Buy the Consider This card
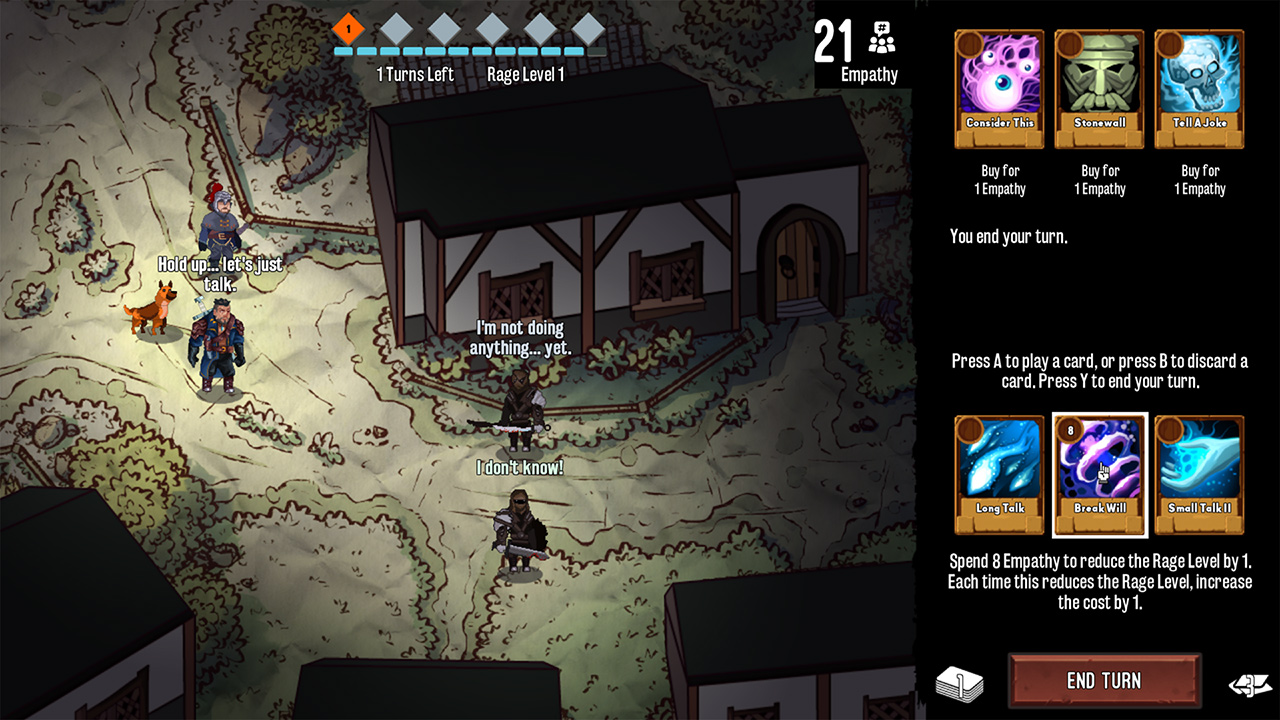Screen dimensions: 1280x720 pyautogui.click(x=998, y=88)
